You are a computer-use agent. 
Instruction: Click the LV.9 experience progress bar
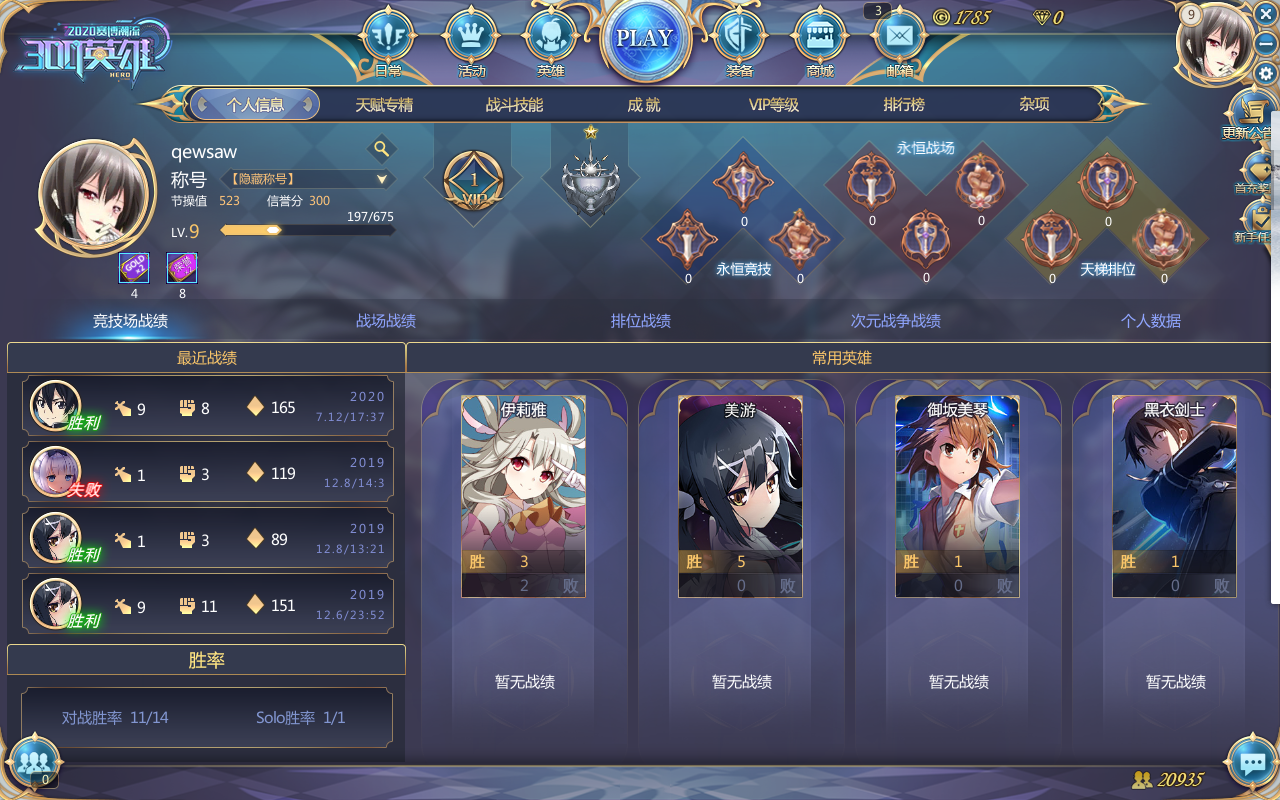pyautogui.click(x=307, y=230)
